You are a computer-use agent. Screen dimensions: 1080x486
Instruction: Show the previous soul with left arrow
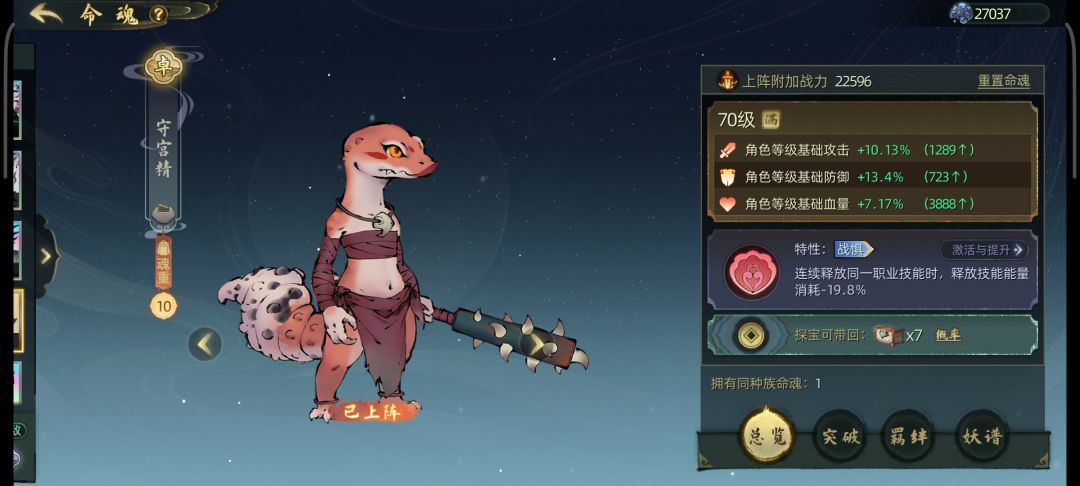click(205, 344)
